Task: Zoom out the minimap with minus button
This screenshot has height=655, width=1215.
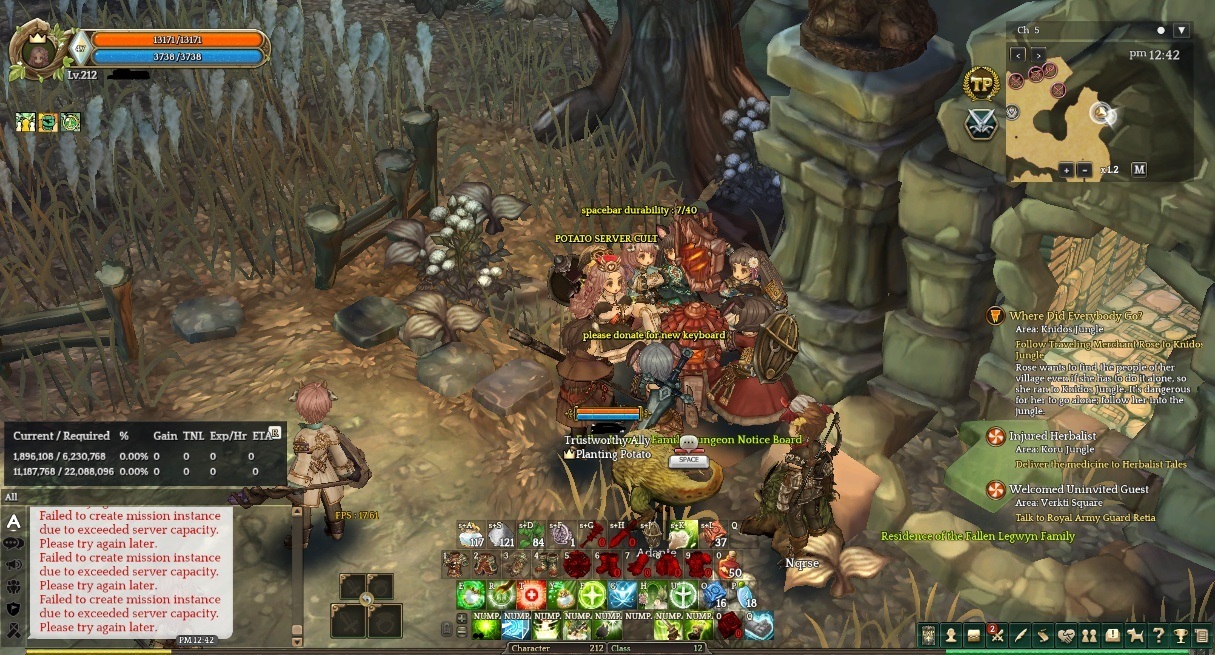Action: 1086,170
